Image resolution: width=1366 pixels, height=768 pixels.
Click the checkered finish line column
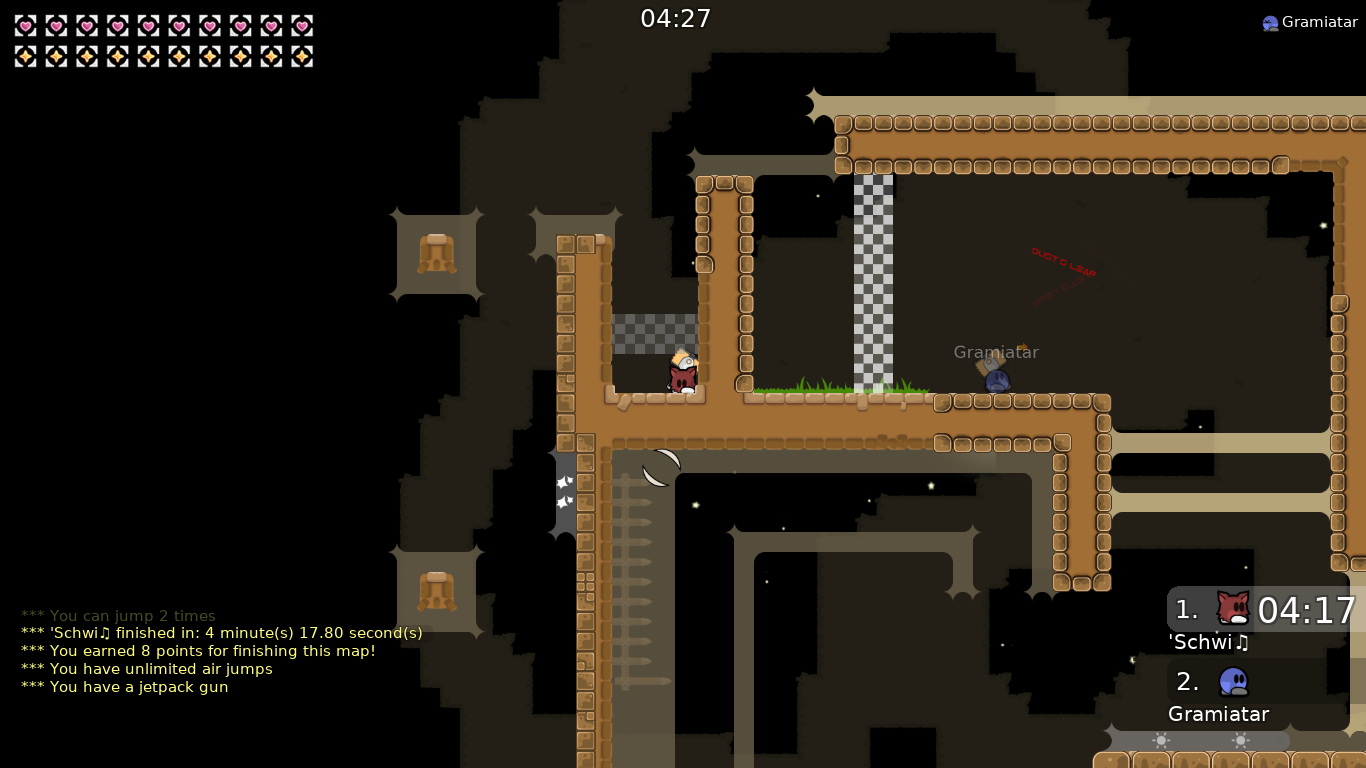tap(873, 280)
